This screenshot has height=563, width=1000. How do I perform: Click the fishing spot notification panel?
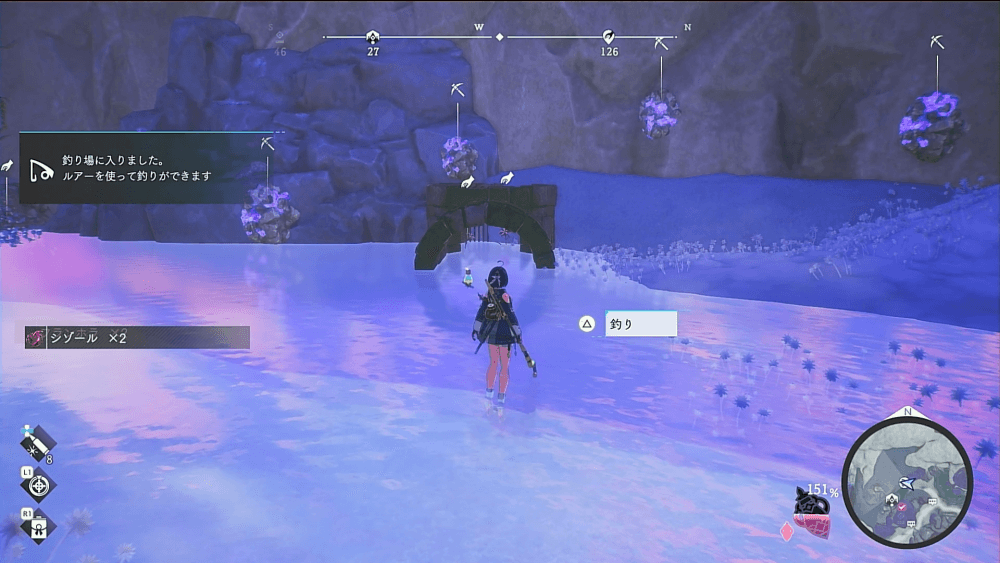tap(152, 167)
